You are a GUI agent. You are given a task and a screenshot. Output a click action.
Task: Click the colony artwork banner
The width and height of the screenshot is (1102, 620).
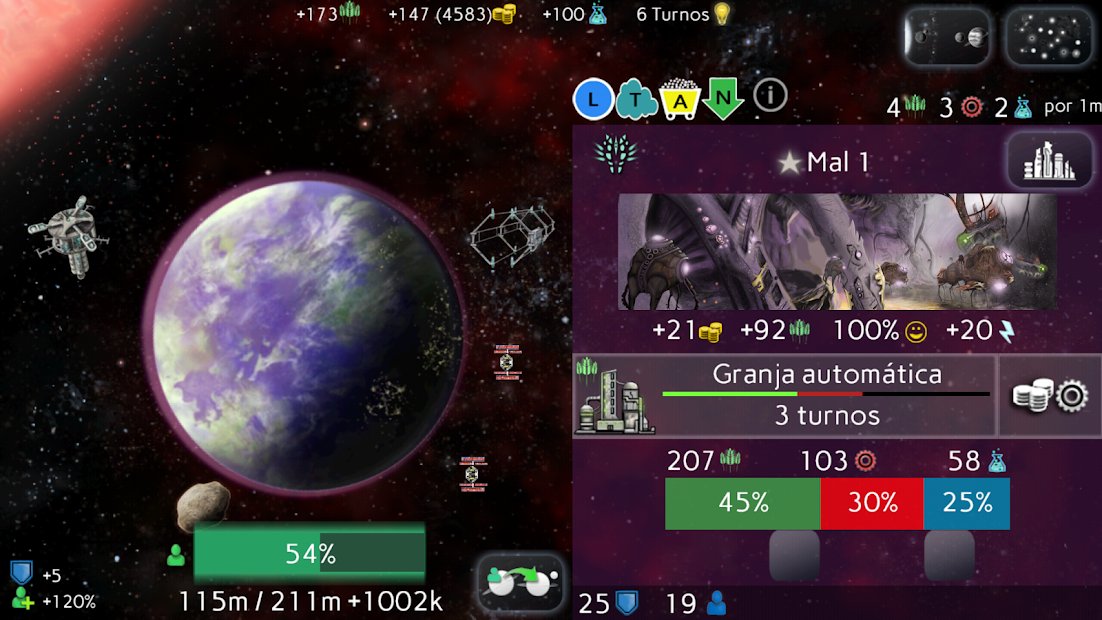pos(837,252)
